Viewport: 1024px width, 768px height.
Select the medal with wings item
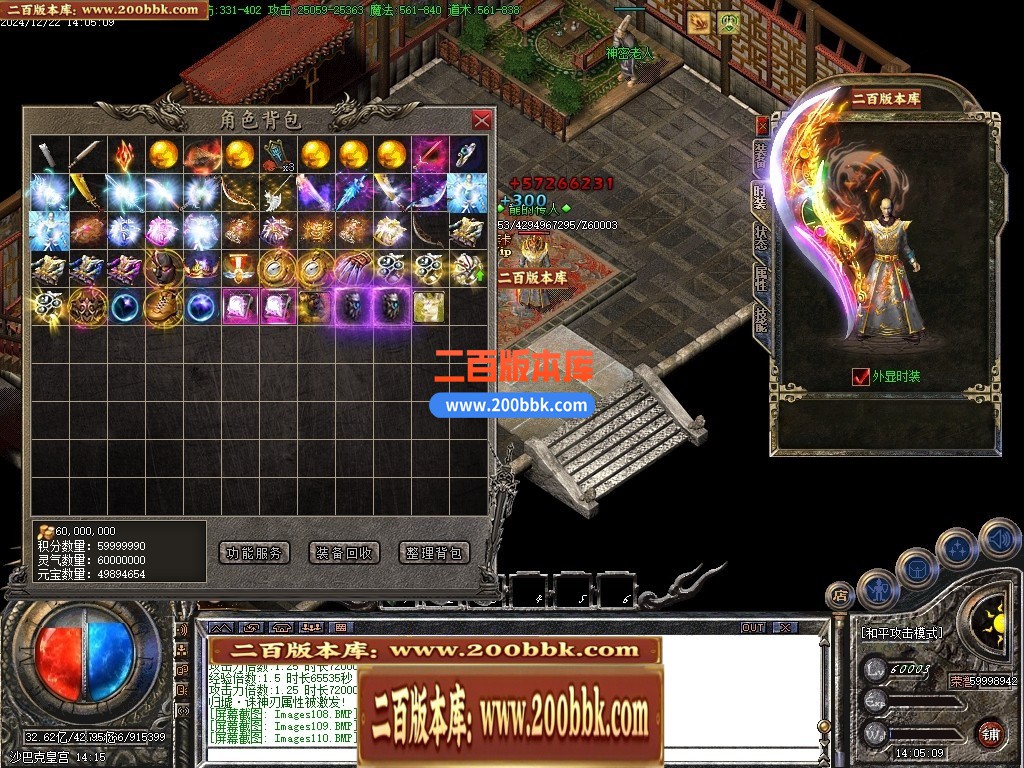click(x=236, y=267)
